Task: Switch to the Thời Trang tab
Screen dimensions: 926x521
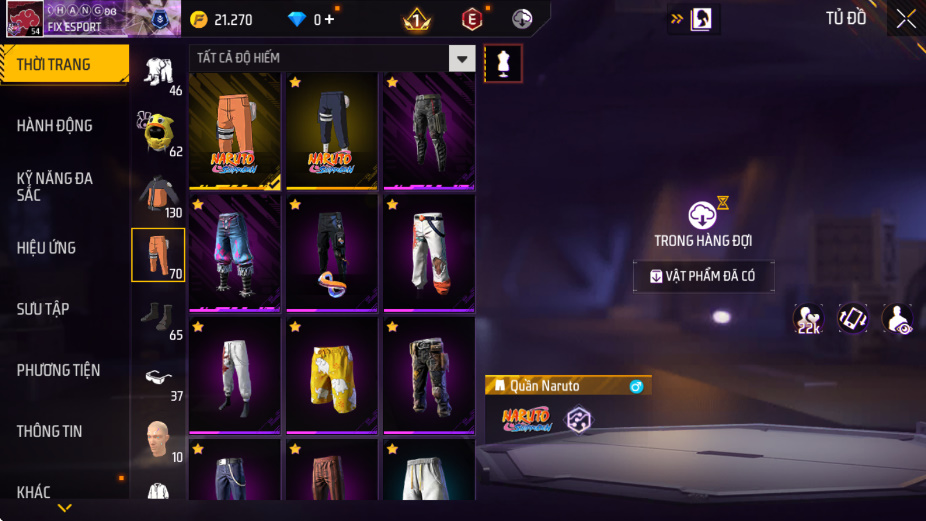Action: (64, 64)
